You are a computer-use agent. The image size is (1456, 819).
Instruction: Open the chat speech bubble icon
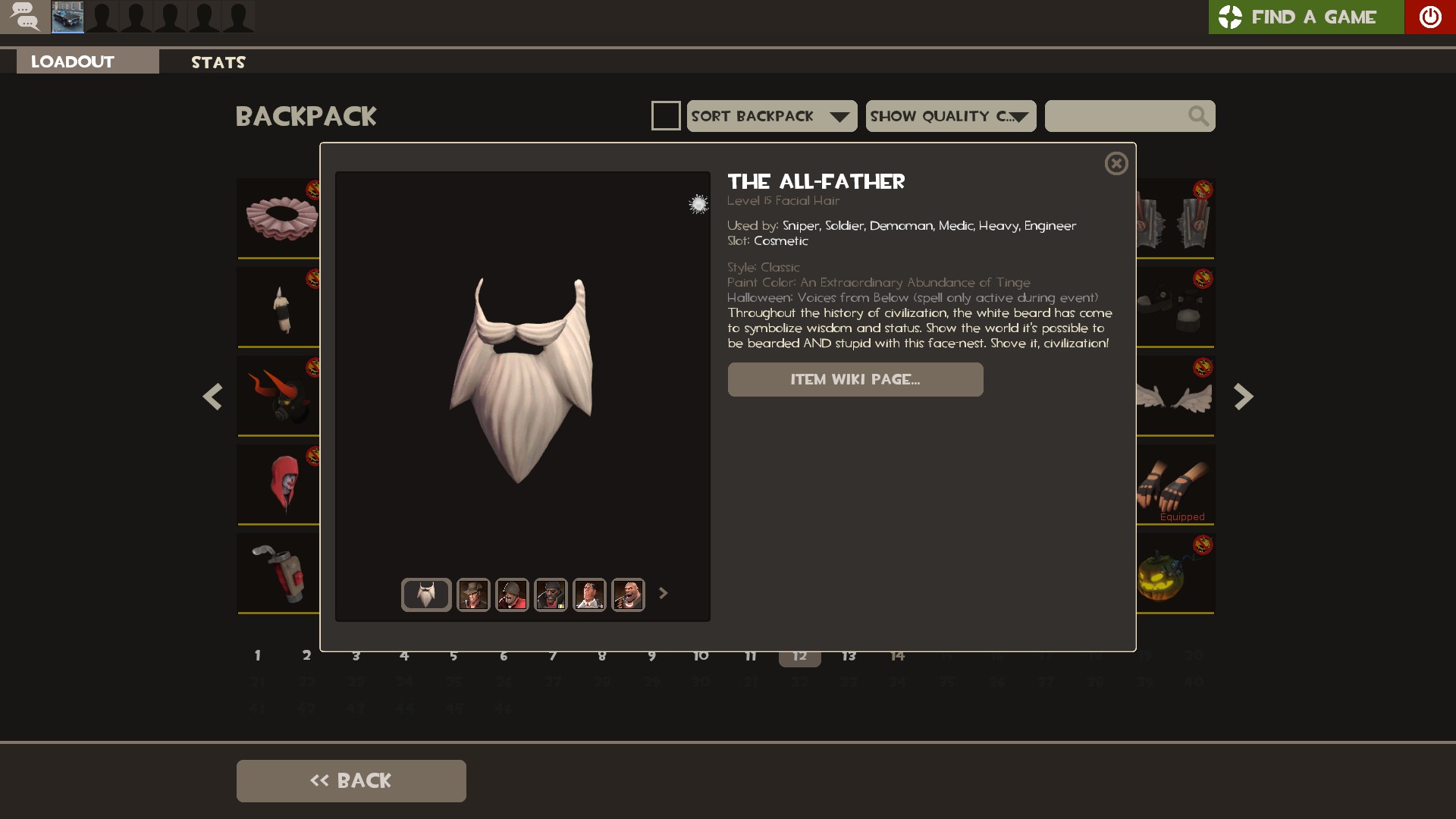point(25,17)
